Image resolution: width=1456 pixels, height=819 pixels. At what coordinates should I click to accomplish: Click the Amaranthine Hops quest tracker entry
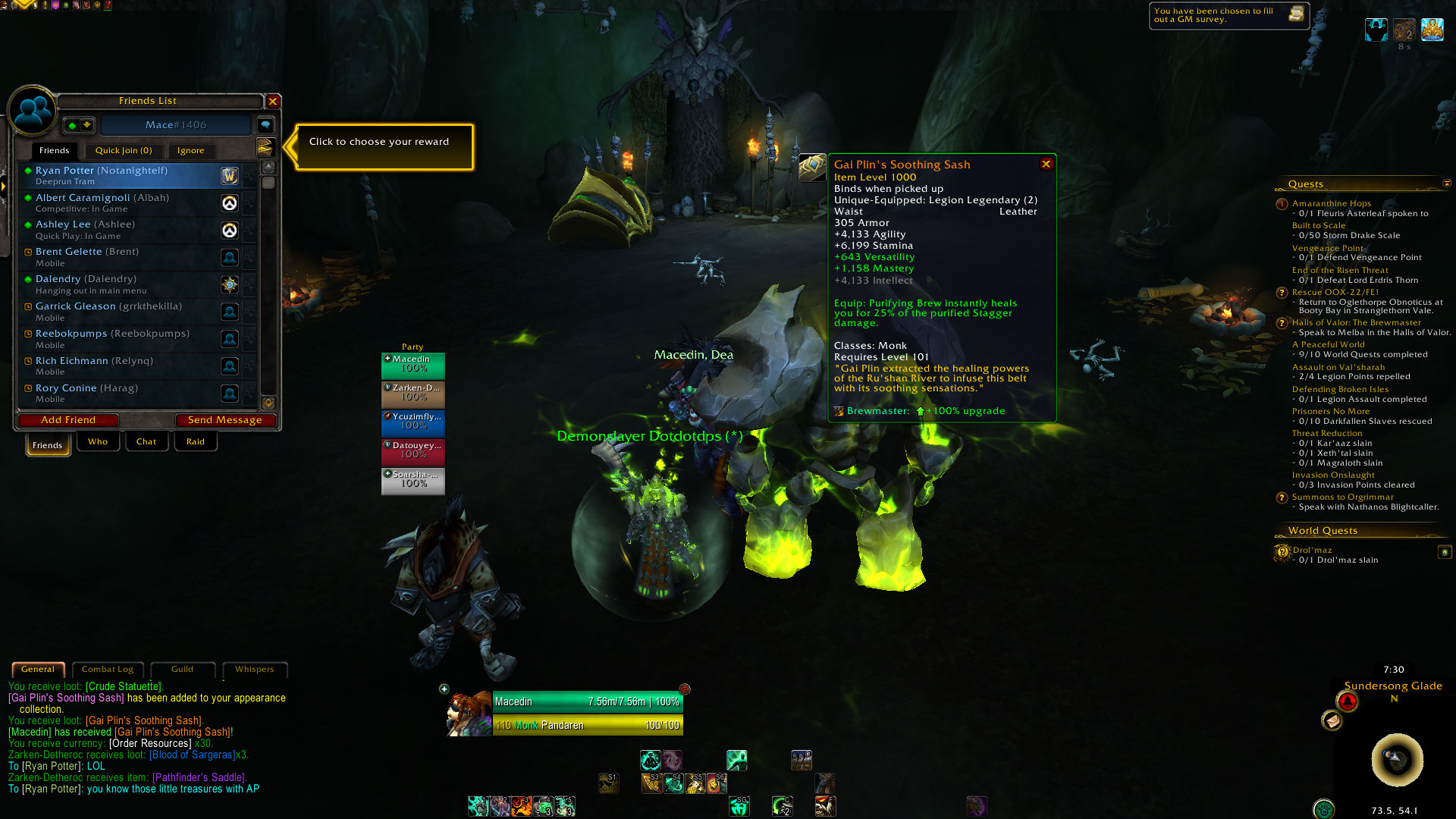1331,203
